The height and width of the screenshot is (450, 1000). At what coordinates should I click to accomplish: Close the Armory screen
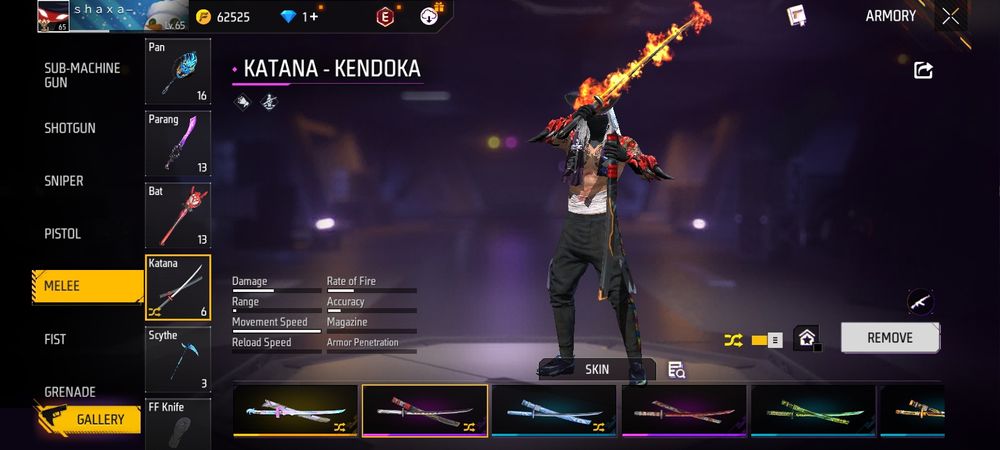point(951,16)
